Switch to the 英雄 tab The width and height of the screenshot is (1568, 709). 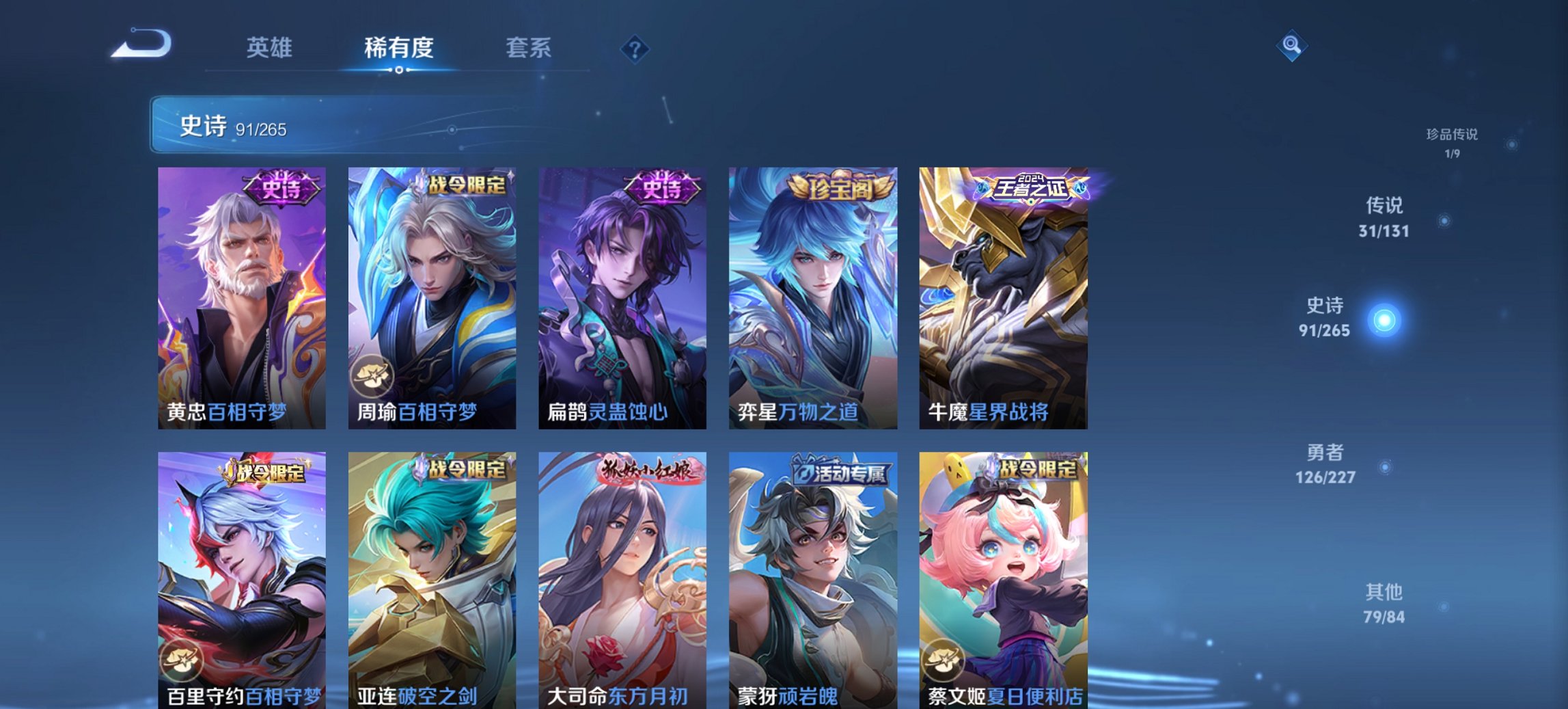click(x=271, y=48)
